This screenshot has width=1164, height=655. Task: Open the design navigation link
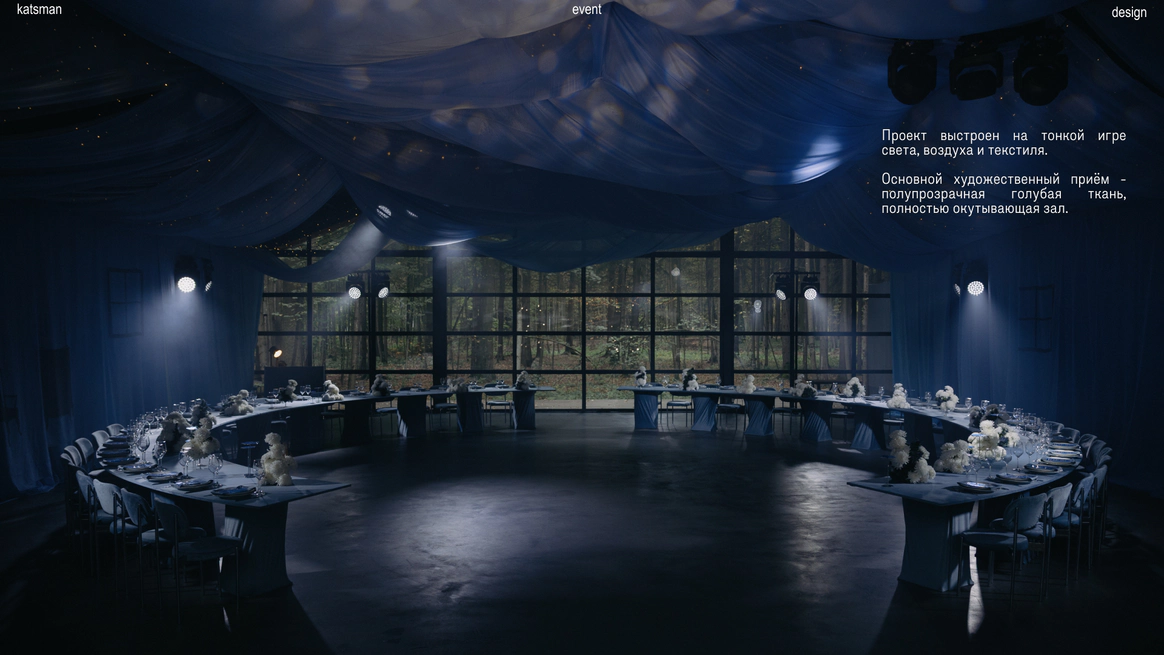tap(1129, 13)
